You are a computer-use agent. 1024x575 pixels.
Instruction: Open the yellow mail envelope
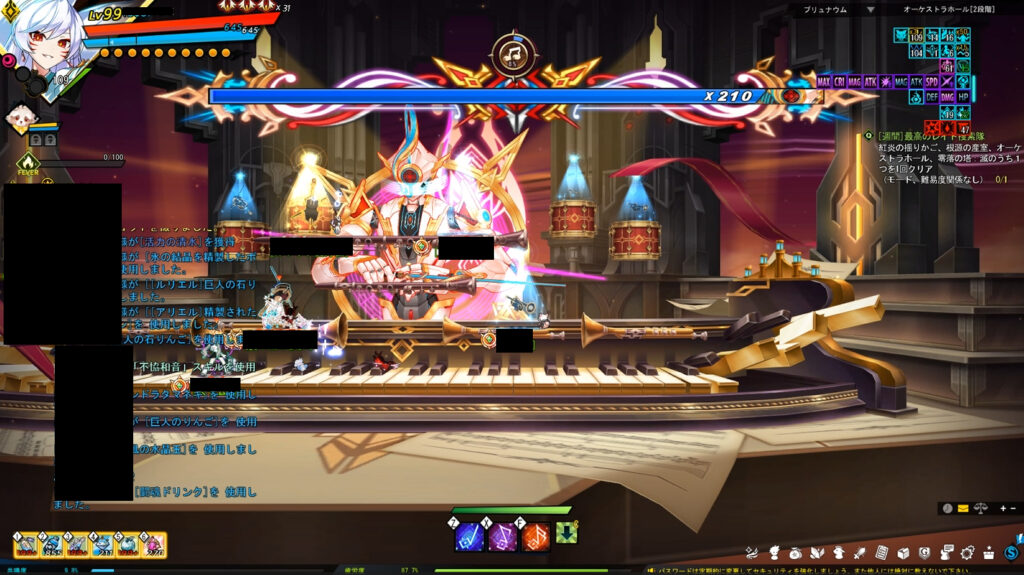(x=963, y=508)
